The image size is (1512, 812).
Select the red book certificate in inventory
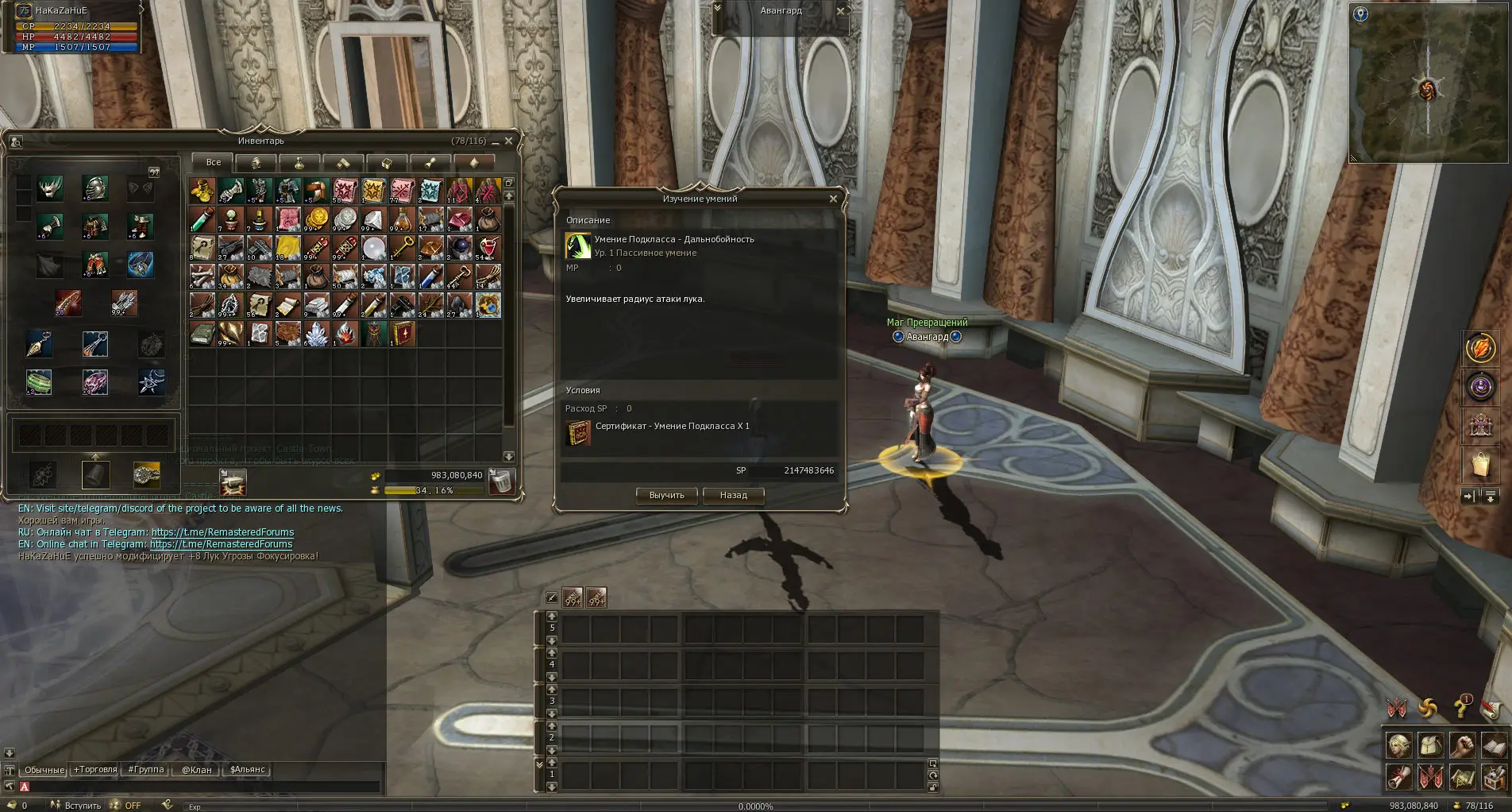(403, 334)
